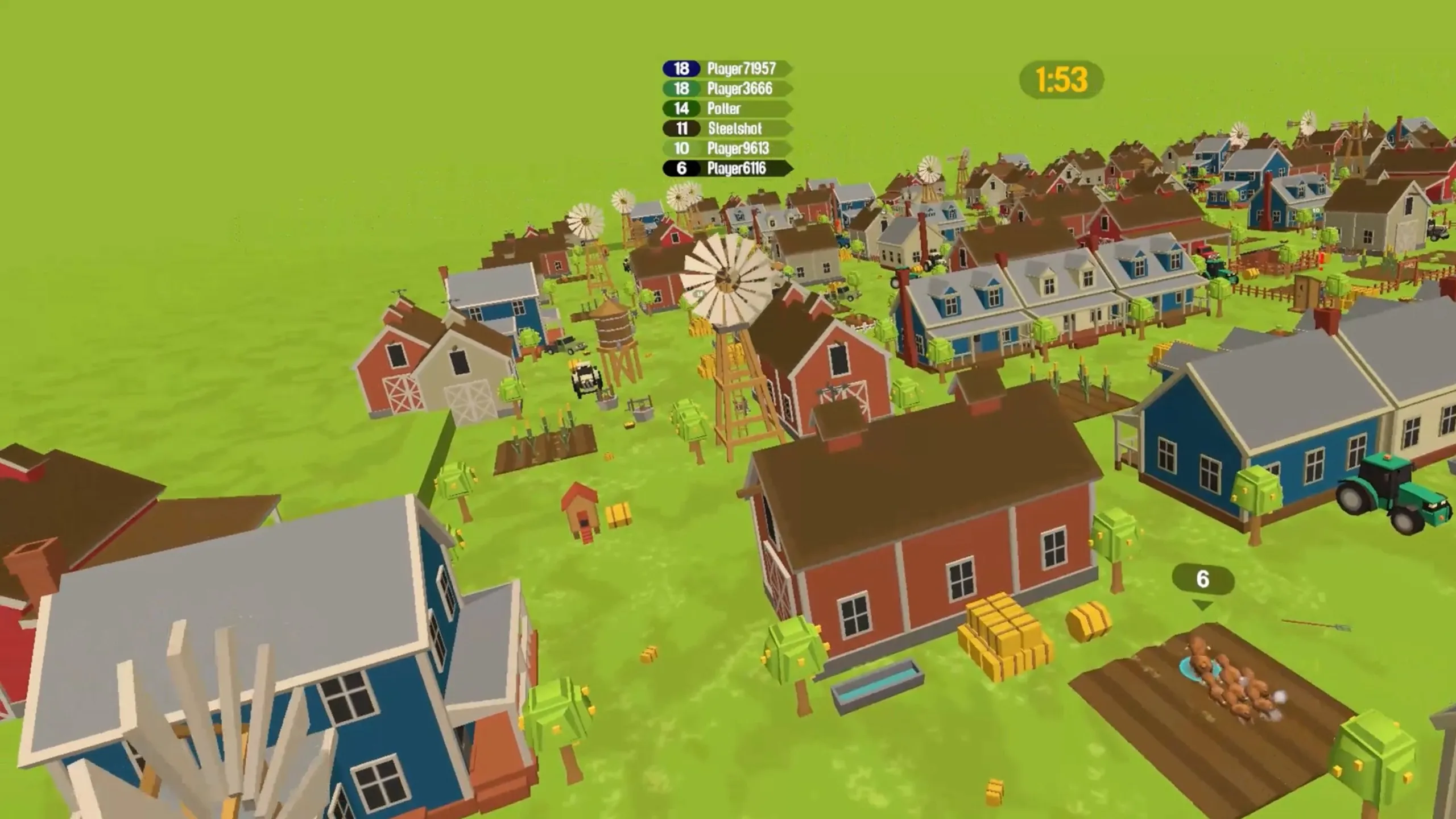The height and width of the screenshot is (819, 1456).
Task: Highlight the Player6116 leaderboard entry
Action: [x=728, y=168]
